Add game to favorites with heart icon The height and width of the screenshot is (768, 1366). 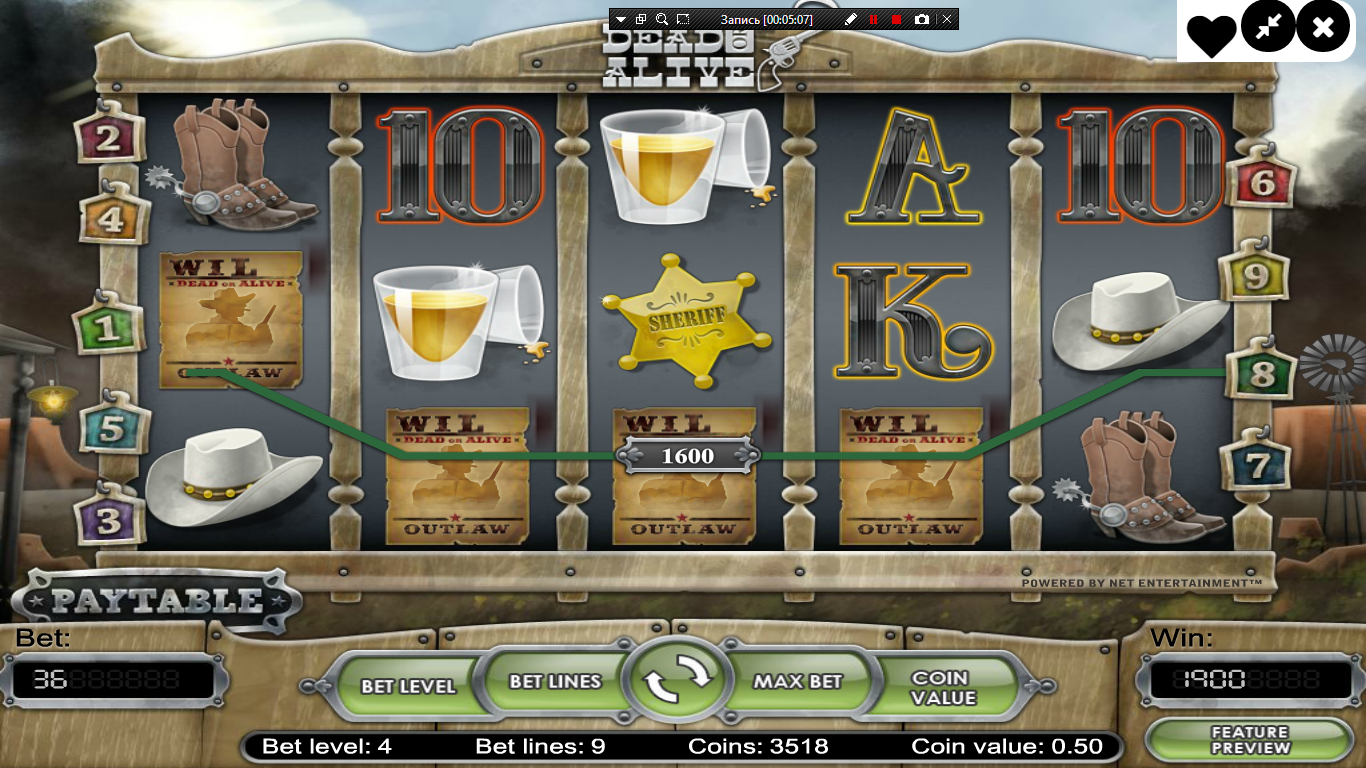pyautogui.click(x=1211, y=33)
